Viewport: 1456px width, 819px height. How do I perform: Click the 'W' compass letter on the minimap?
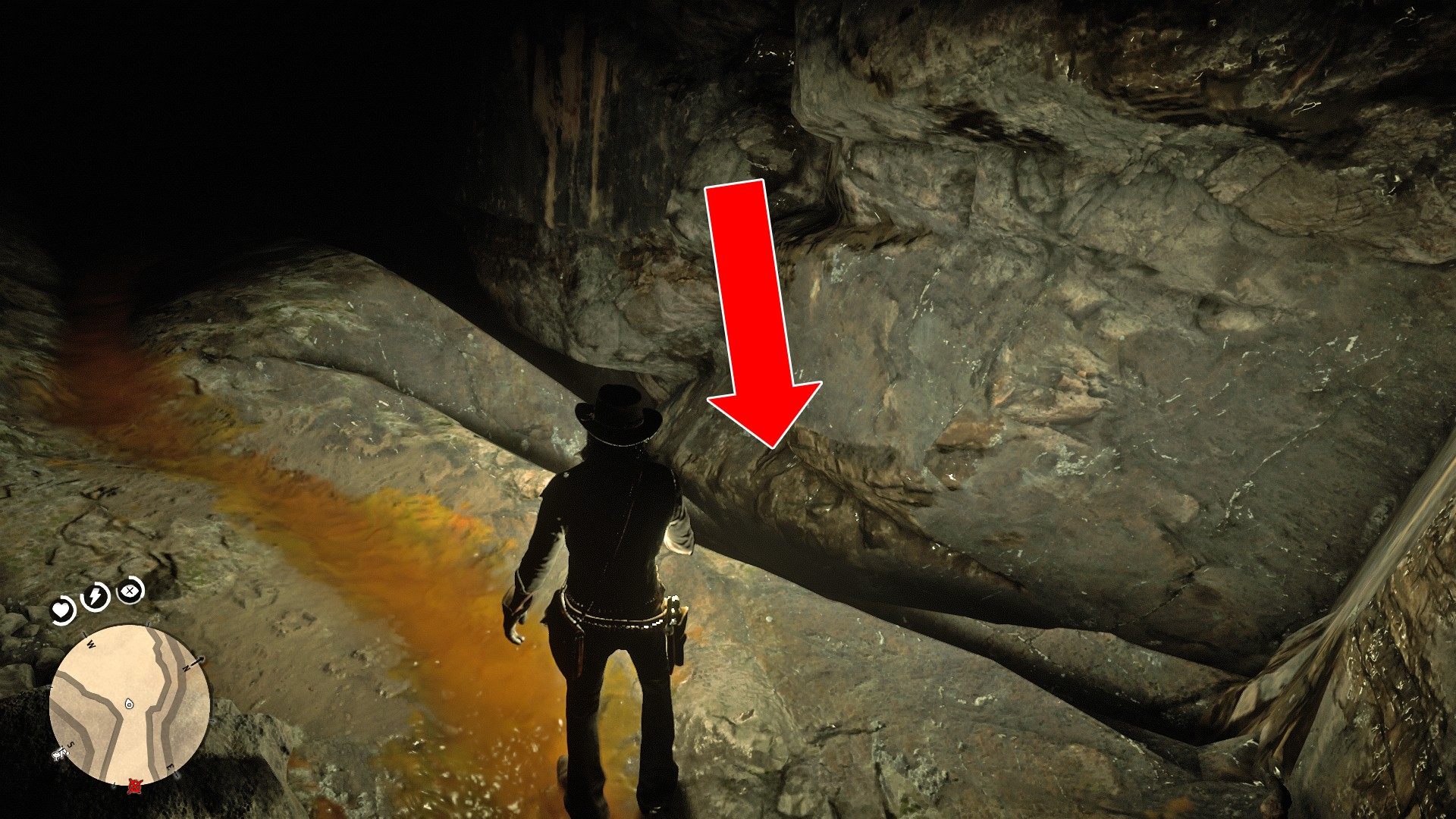tap(89, 644)
